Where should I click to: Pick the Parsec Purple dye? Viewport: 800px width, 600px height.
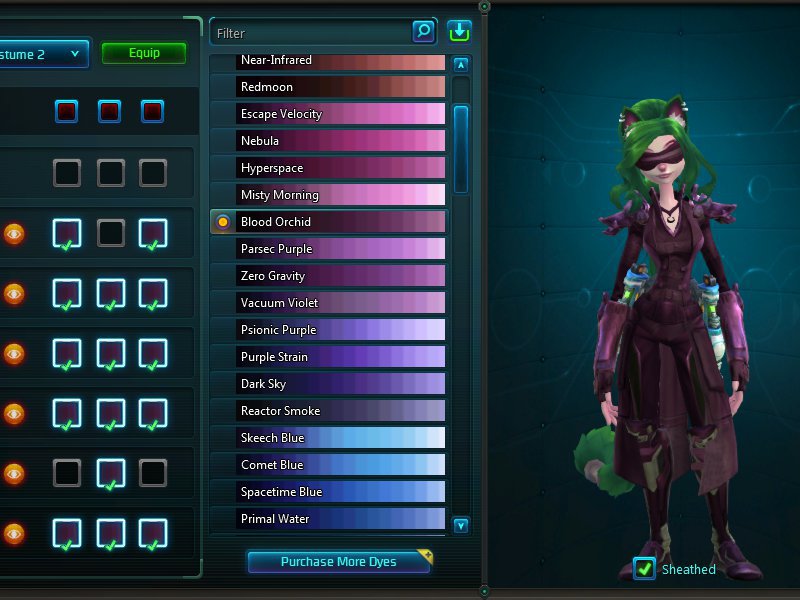coord(340,249)
